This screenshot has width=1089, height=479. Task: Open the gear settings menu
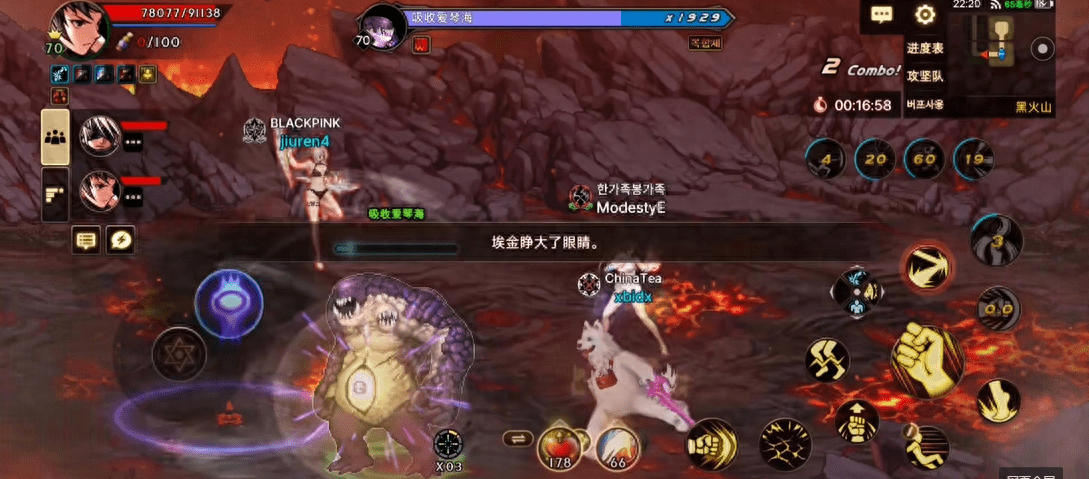pyautogui.click(x=925, y=15)
